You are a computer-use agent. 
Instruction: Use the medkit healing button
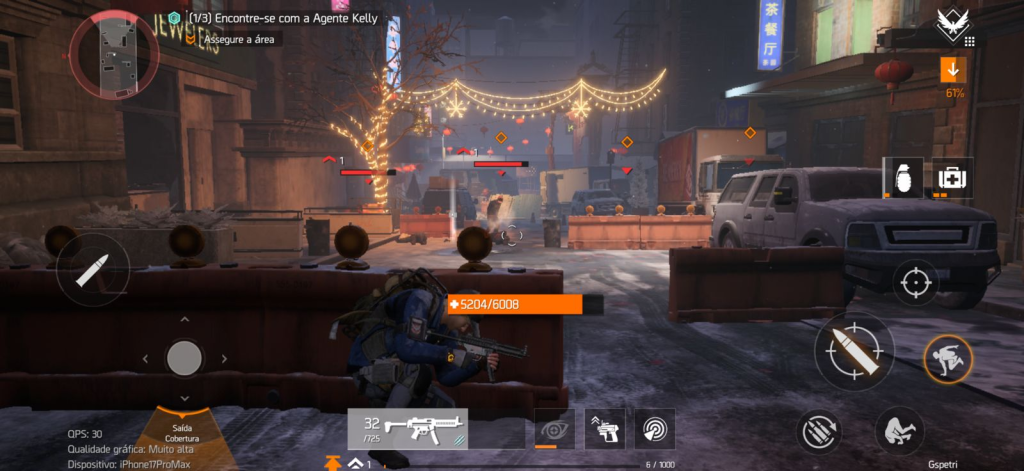[953, 177]
